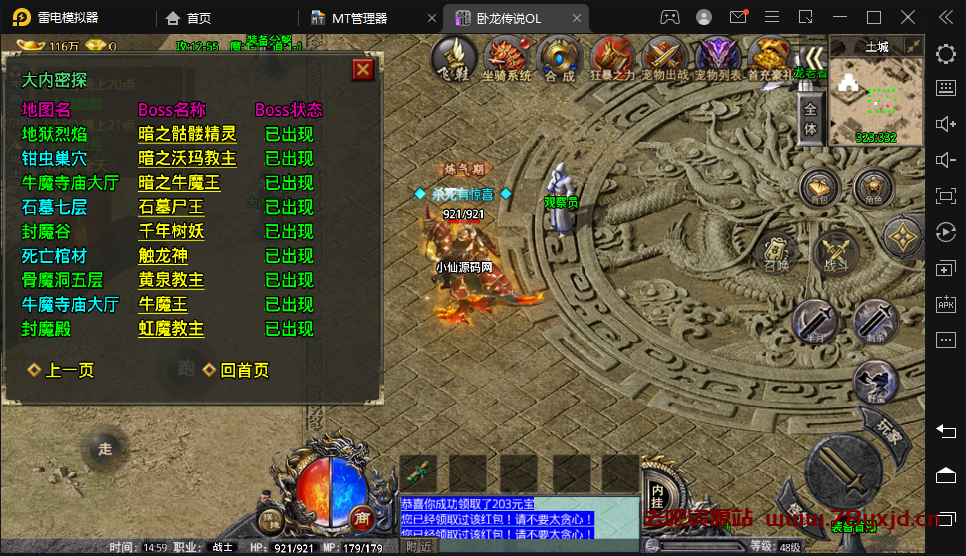
Task: Use the 召唤 summon button
Action: tap(776, 254)
